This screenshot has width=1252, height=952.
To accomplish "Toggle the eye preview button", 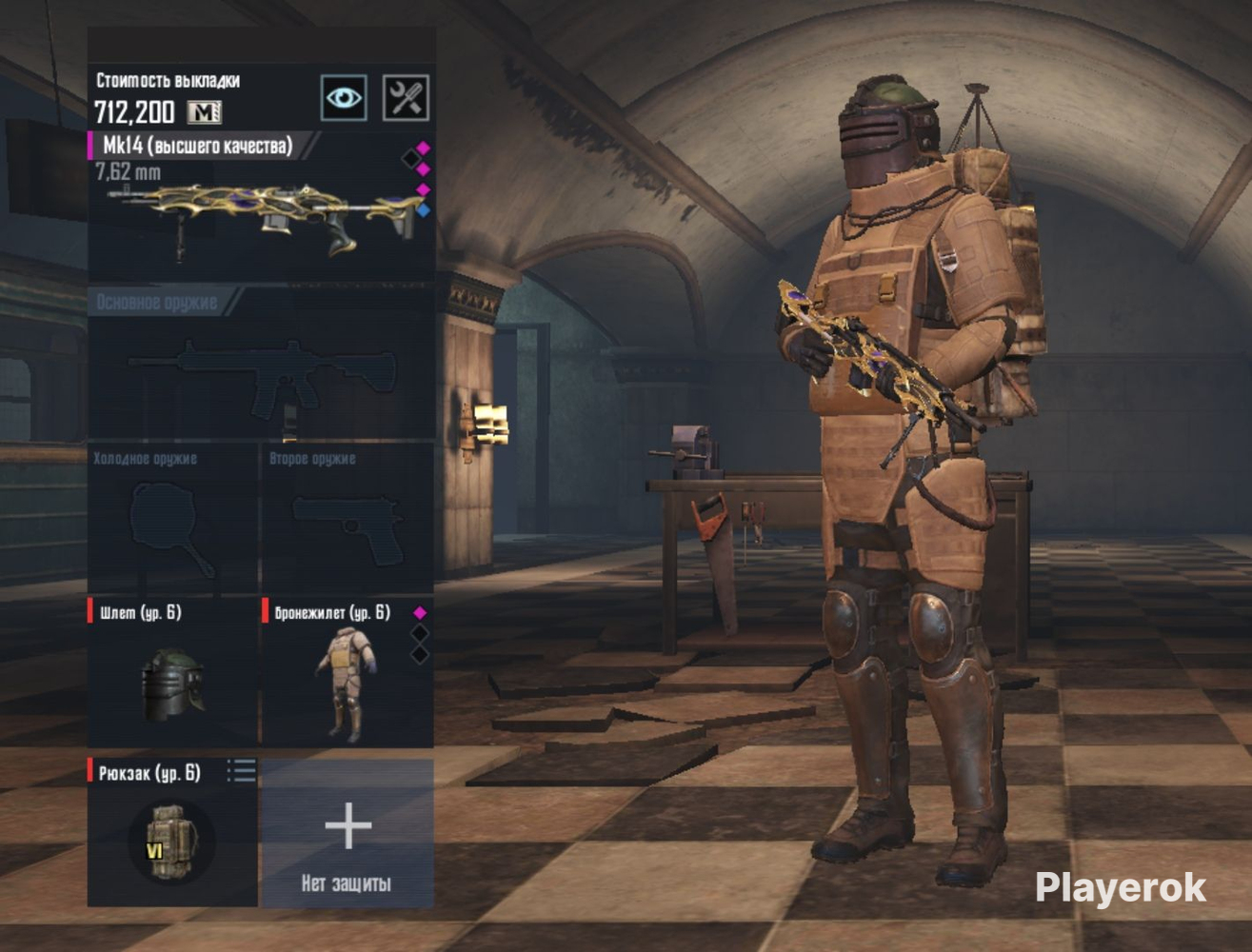I will [344, 97].
